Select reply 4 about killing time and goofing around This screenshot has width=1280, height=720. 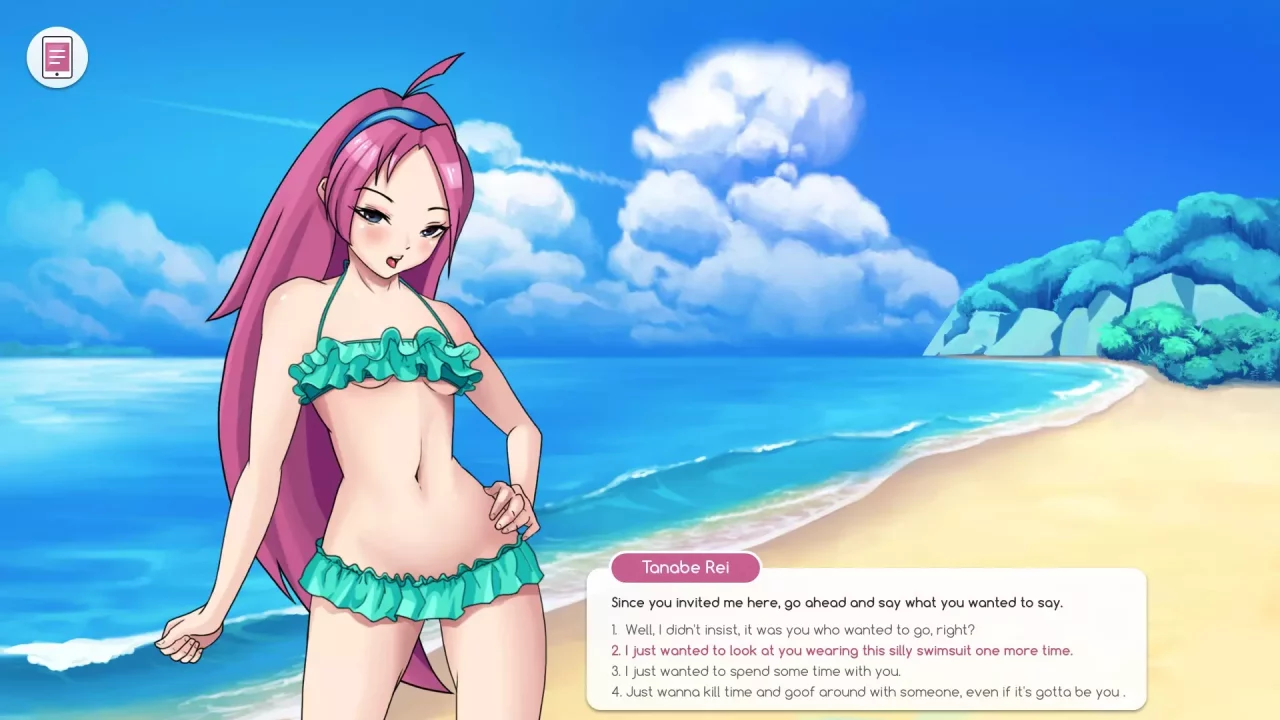click(865, 691)
